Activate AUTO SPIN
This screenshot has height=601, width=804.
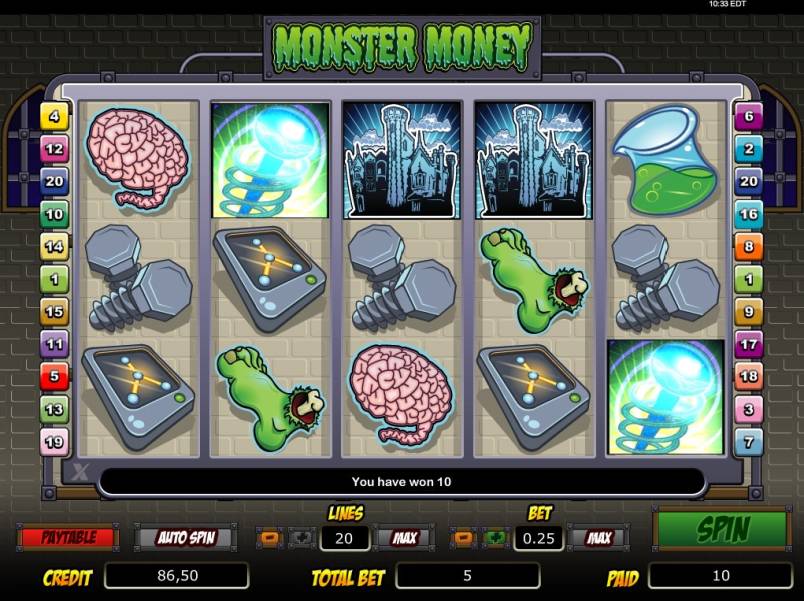183,537
